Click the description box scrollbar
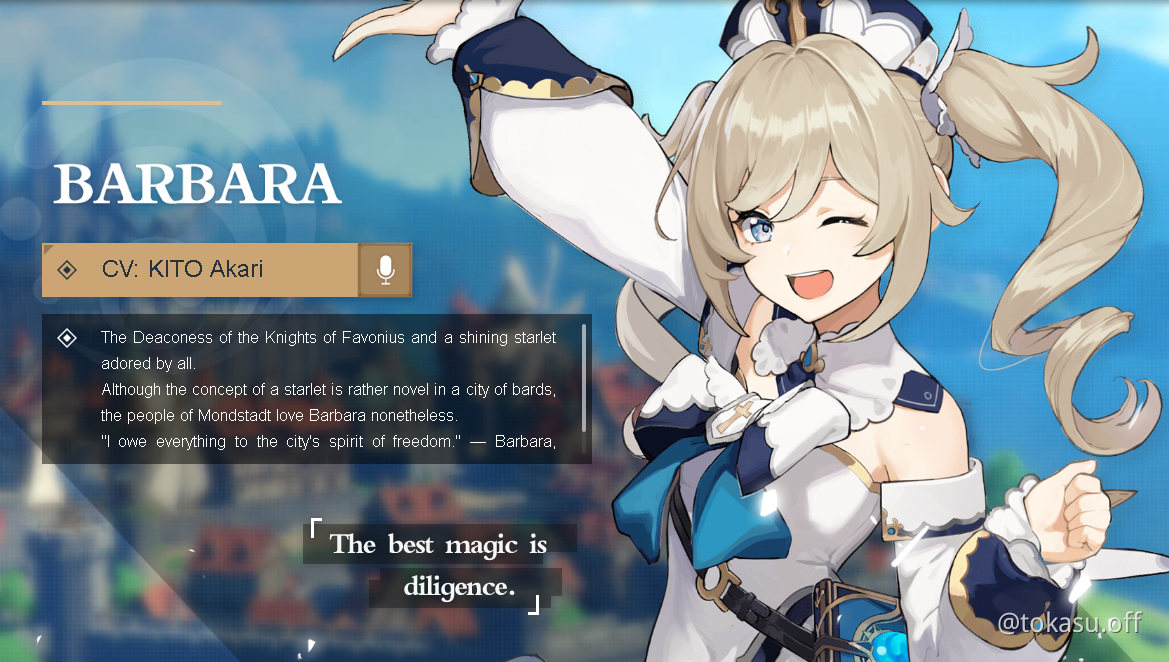 click(x=584, y=377)
